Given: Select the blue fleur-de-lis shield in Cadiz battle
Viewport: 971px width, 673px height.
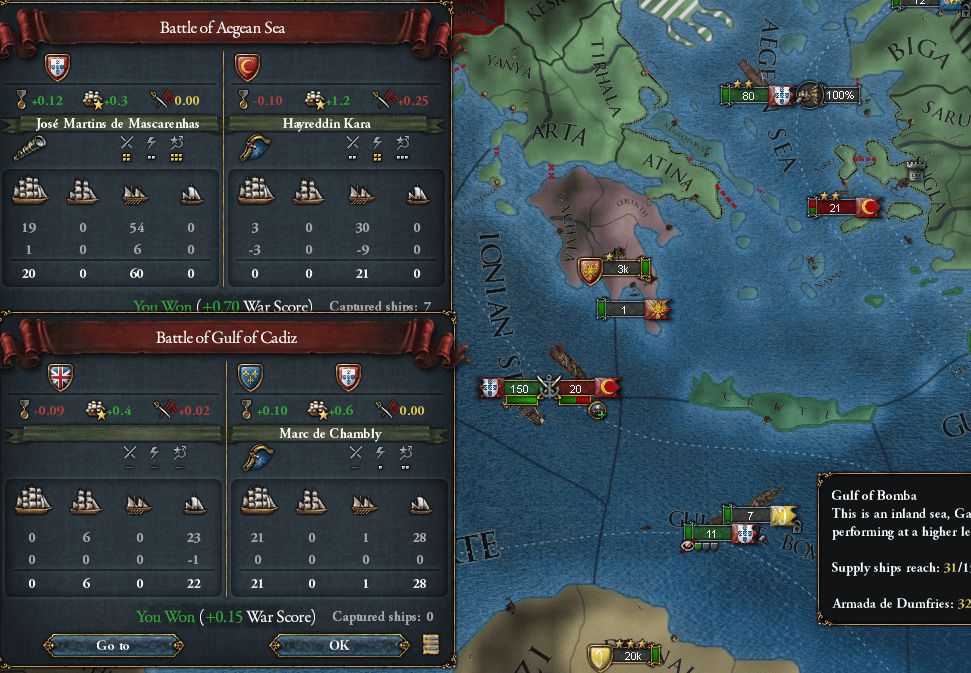Looking at the screenshot, I should pos(250,377).
